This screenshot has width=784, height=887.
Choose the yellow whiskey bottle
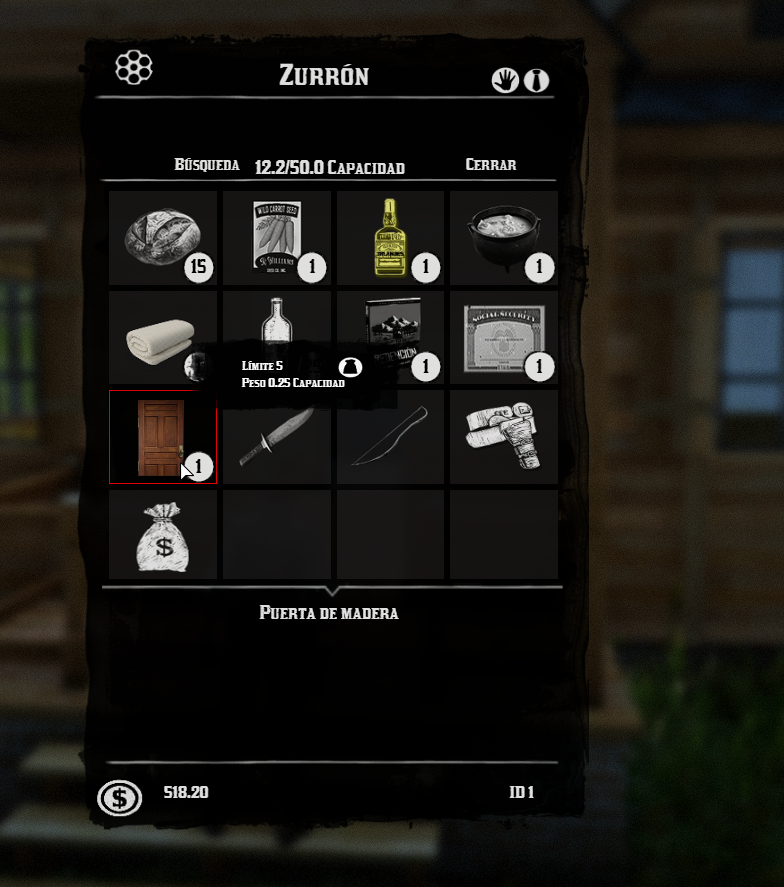click(x=390, y=238)
